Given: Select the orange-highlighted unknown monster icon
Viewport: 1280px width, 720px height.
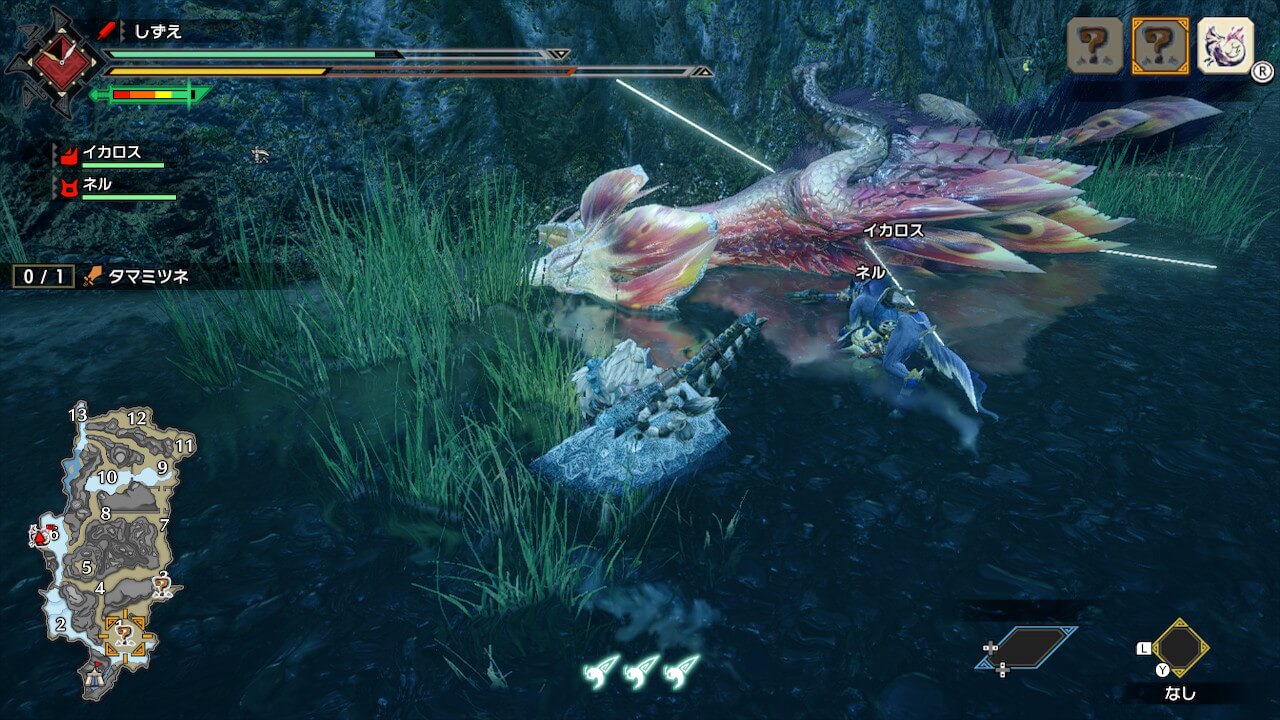Looking at the screenshot, I should [1160, 45].
